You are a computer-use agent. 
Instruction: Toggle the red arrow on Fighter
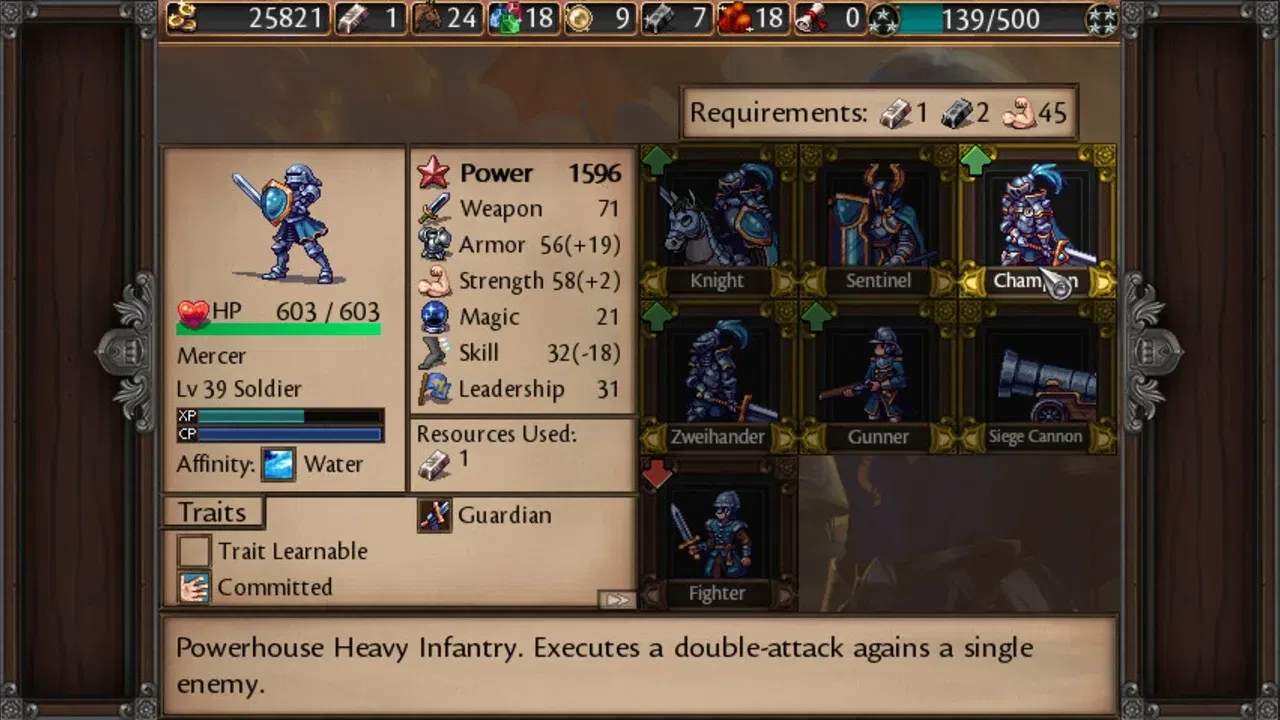[657, 472]
